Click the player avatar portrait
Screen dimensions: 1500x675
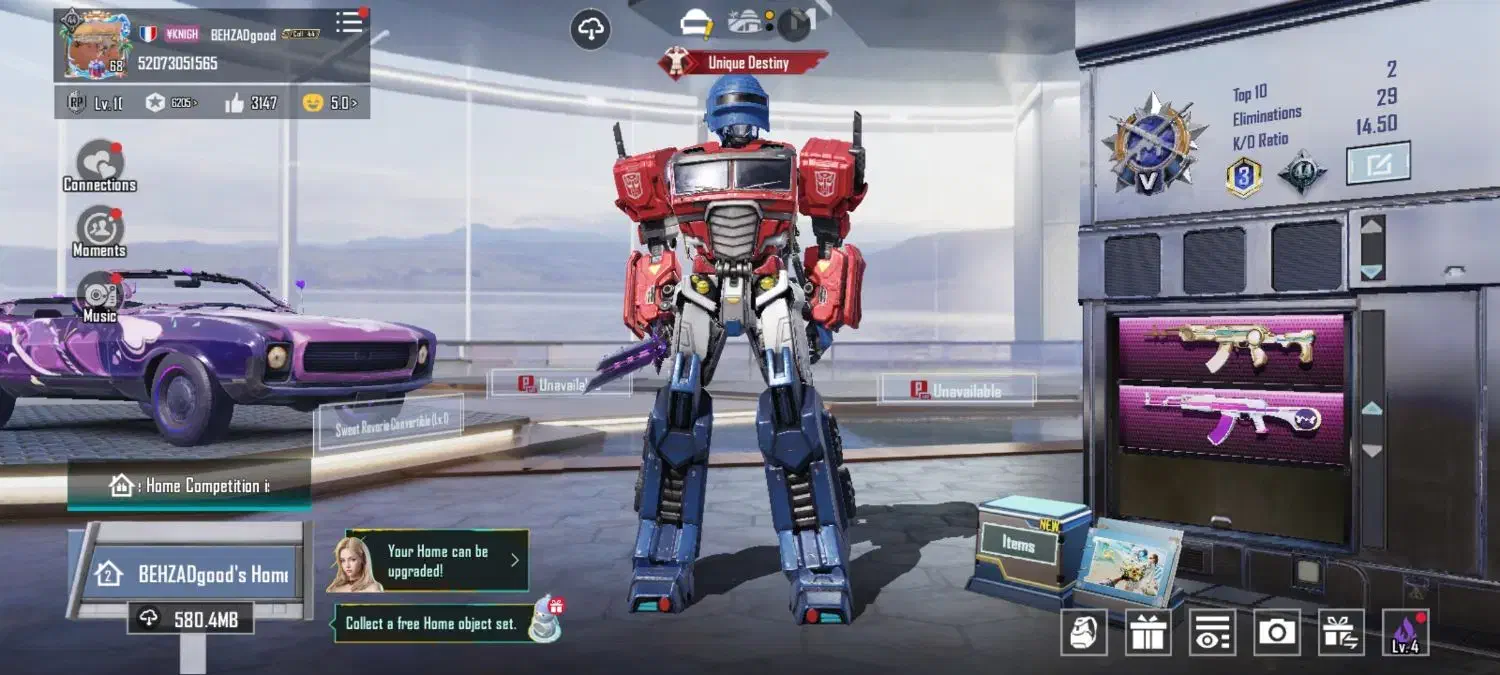(x=97, y=44)
